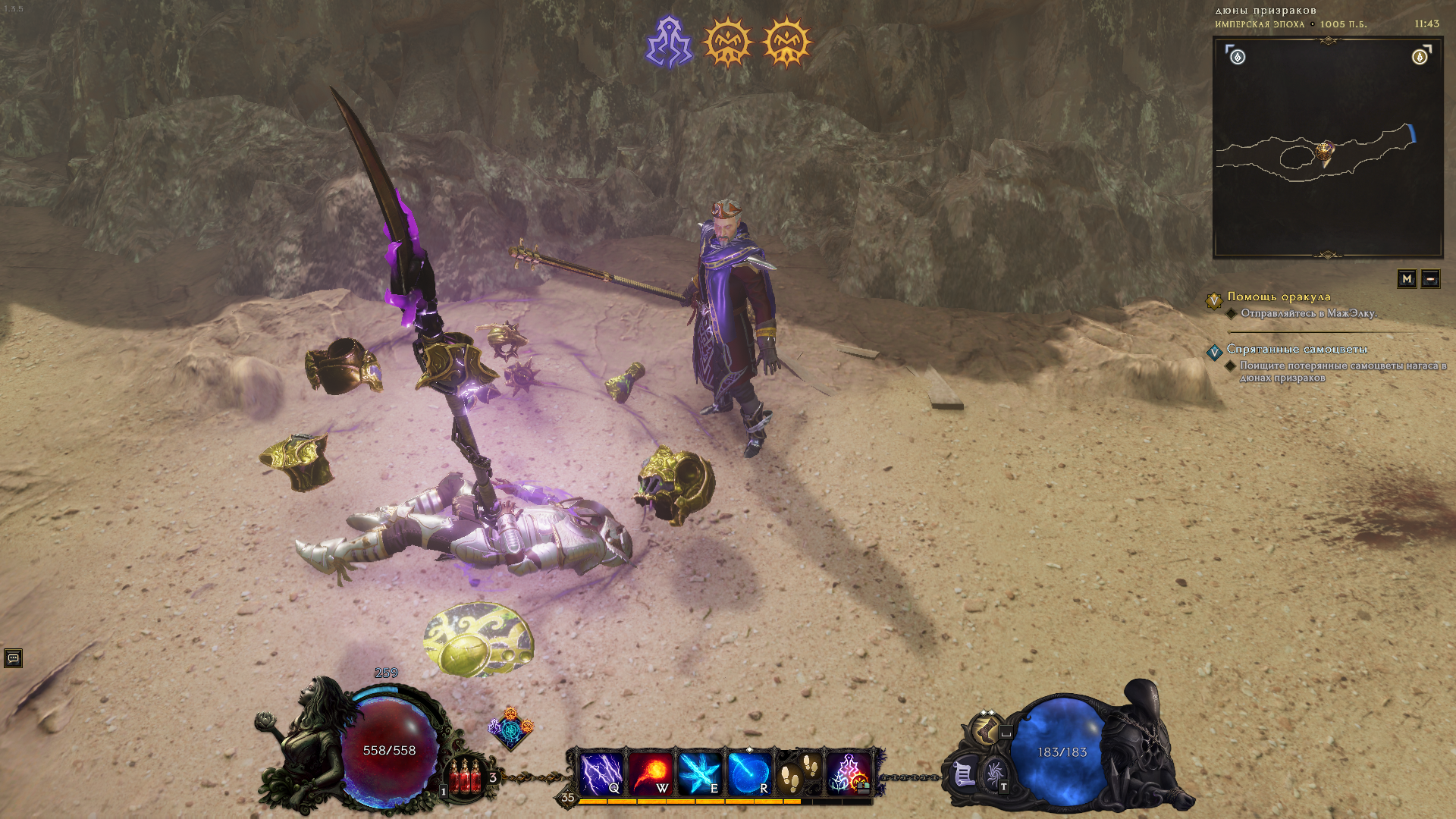Screen dimensions: 1456x819
Task: Select the quest Спрятанные самоцветы in the tracker
Action: [1297, 349]
